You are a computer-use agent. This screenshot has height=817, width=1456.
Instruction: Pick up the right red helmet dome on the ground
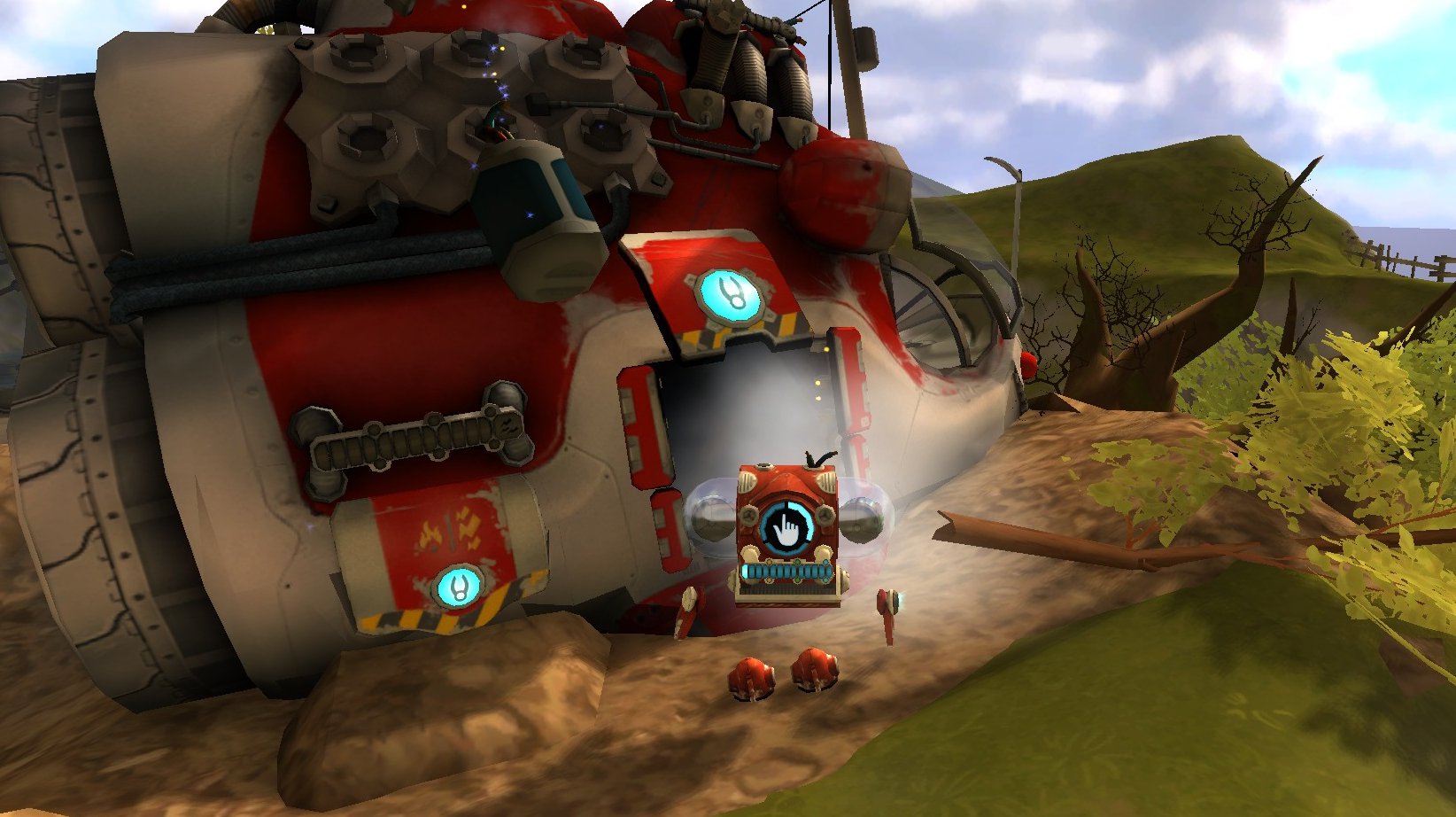point(816,670)
